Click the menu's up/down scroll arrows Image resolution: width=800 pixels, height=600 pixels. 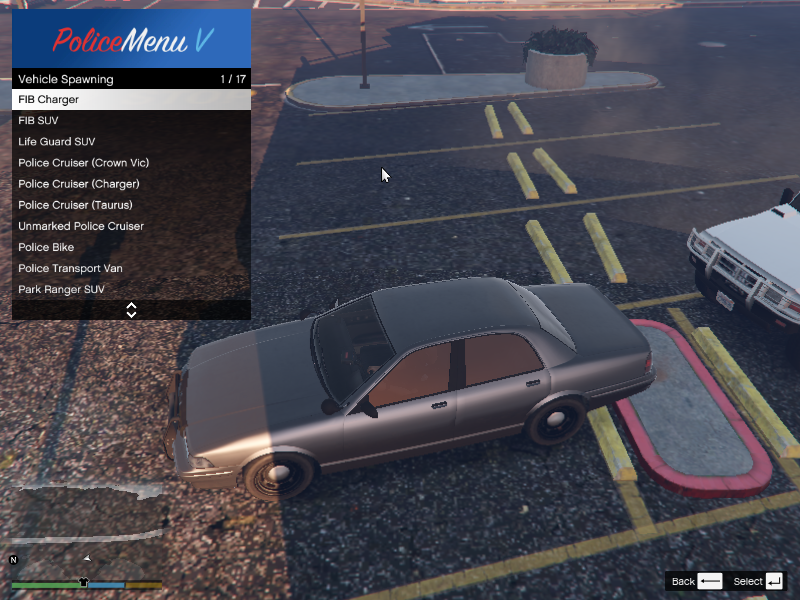tap(131, 310)
